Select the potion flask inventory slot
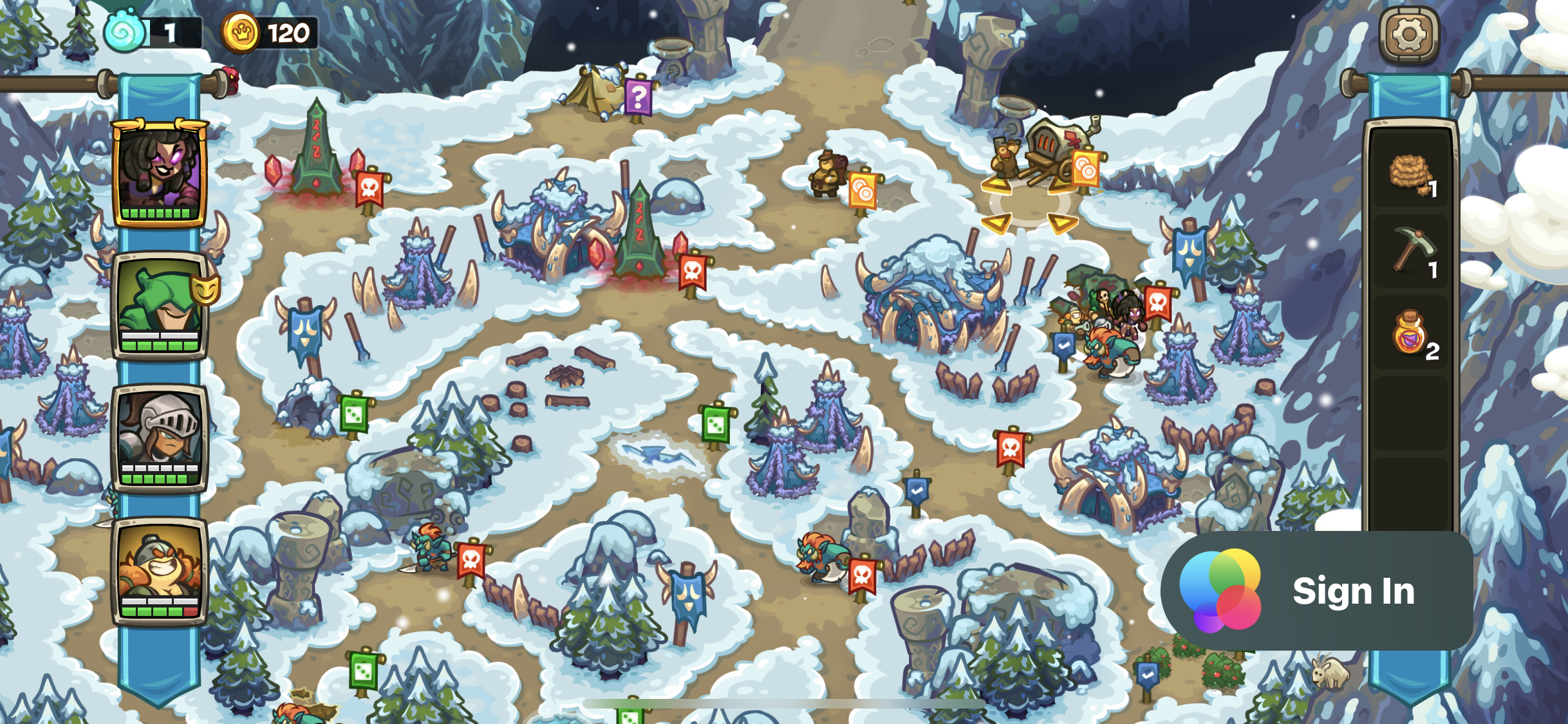Screen dimensions: 1568x724 [1410, 333]
